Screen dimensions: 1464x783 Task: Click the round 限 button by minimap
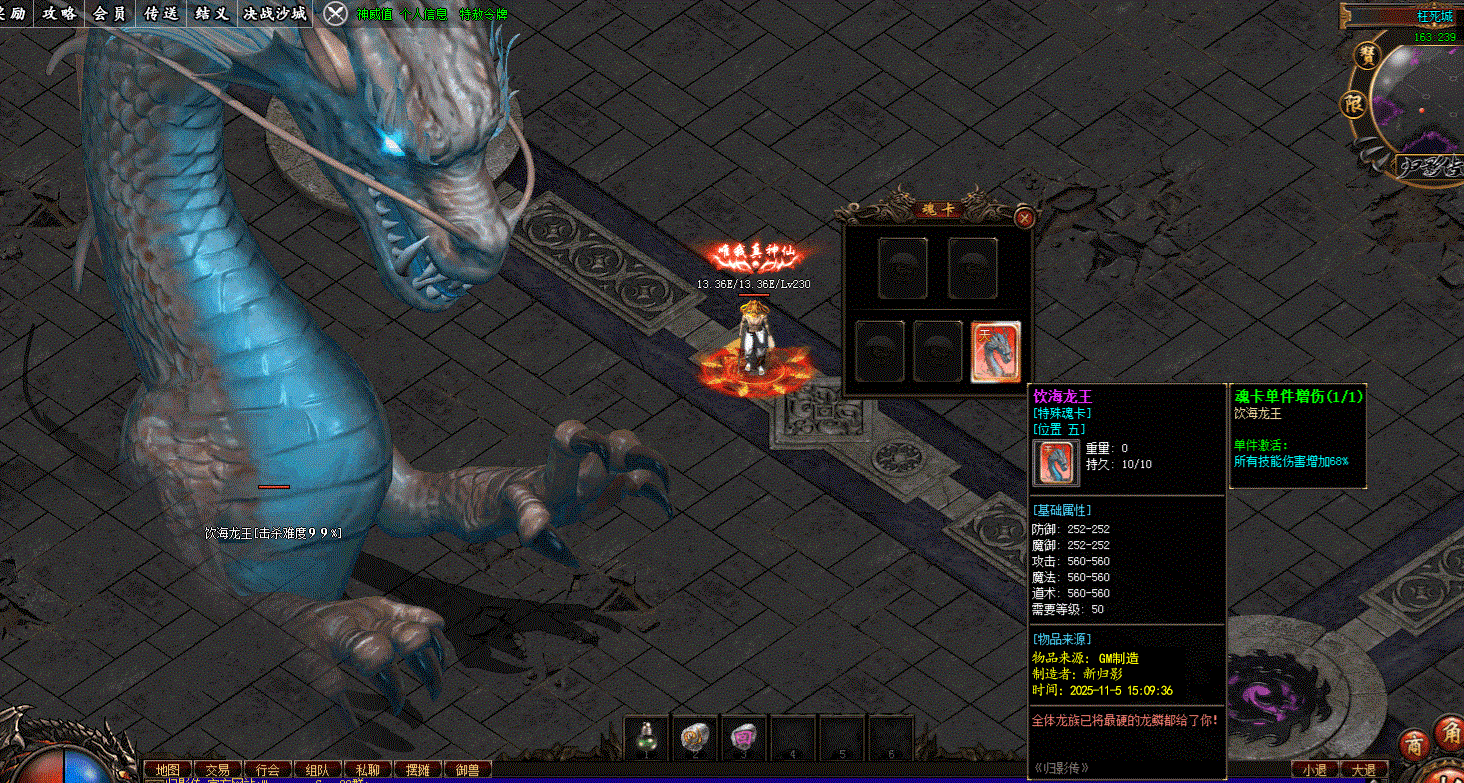pyautogui.click(x=1353, y=103)
